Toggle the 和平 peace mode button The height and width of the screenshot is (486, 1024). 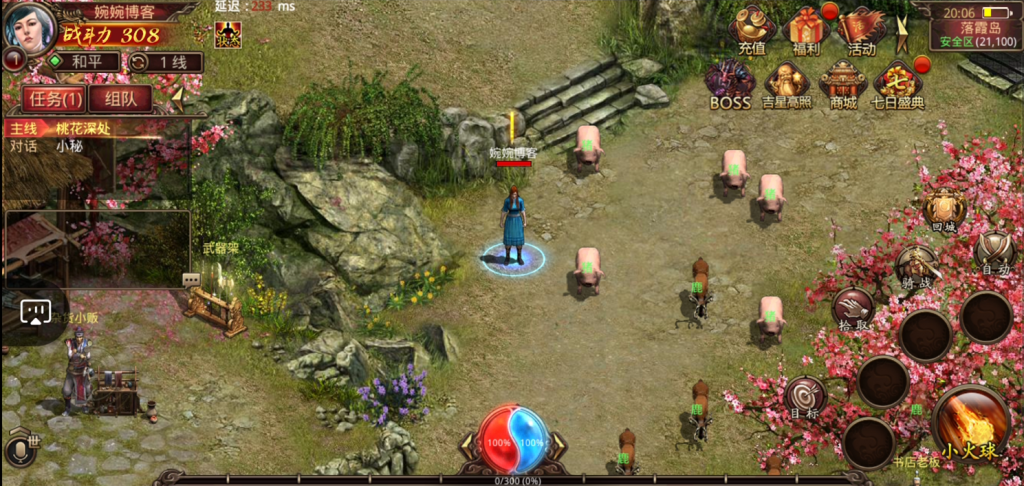pyautogui.click(x=84, y=62)
